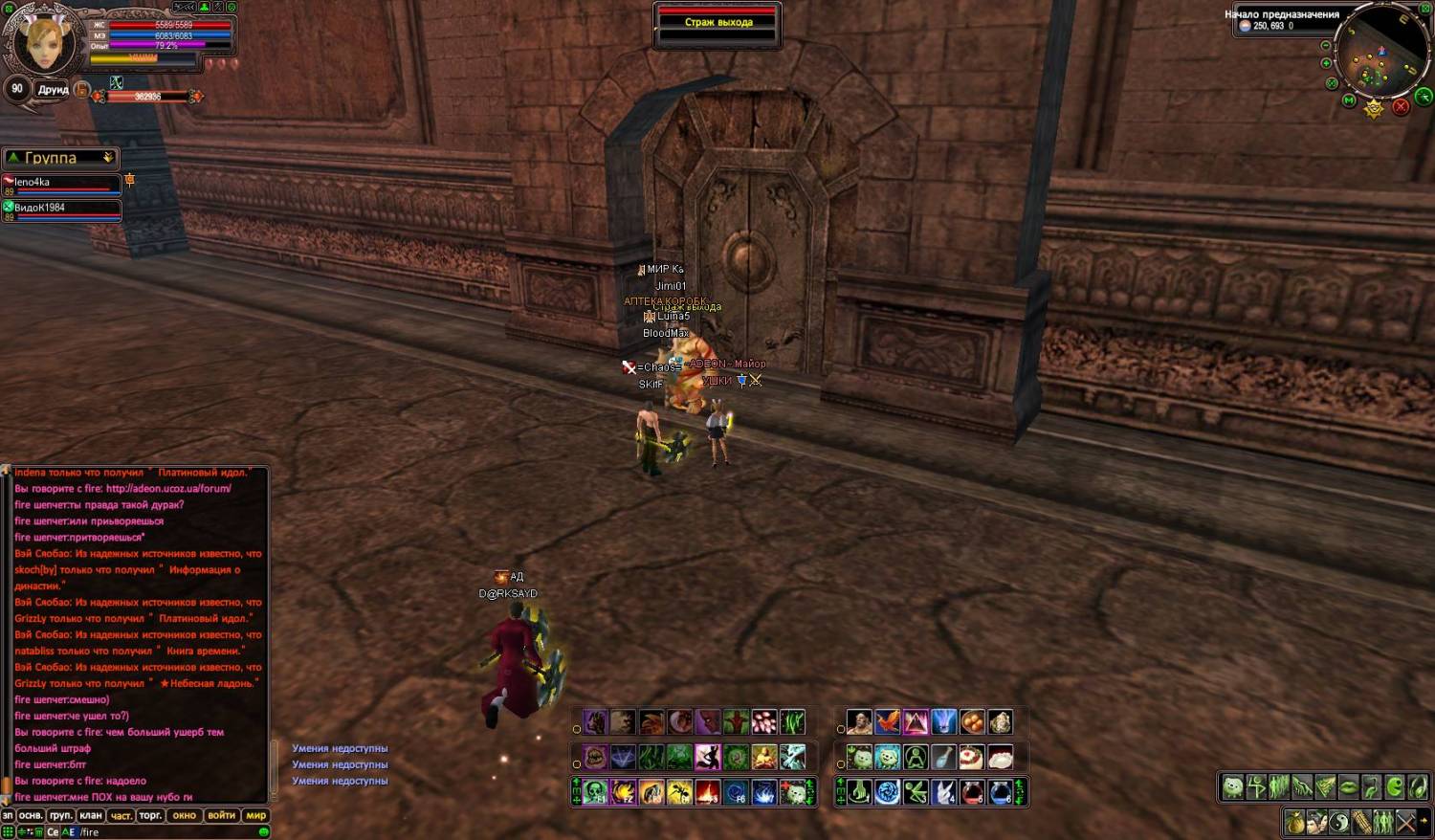1435x840 pixels.
Task: Summon the orange phoenix pet icon
Action: click(x=888, y=721)
